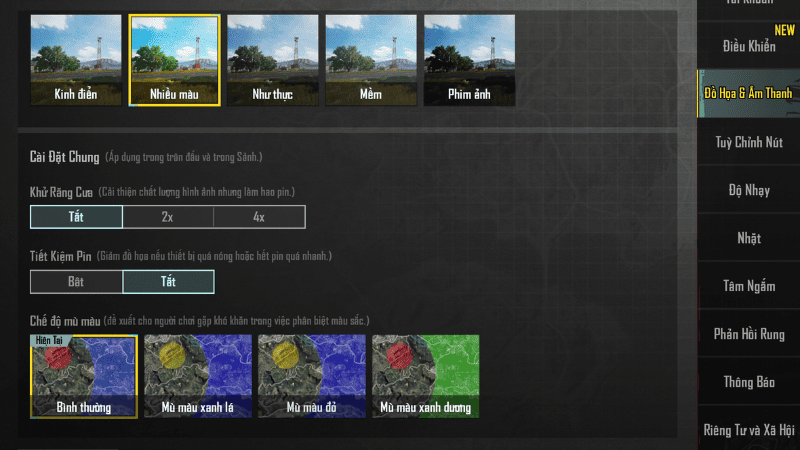Turn anti-aliasing to Tắt
The image size is (800, 450).
(76, 217)
